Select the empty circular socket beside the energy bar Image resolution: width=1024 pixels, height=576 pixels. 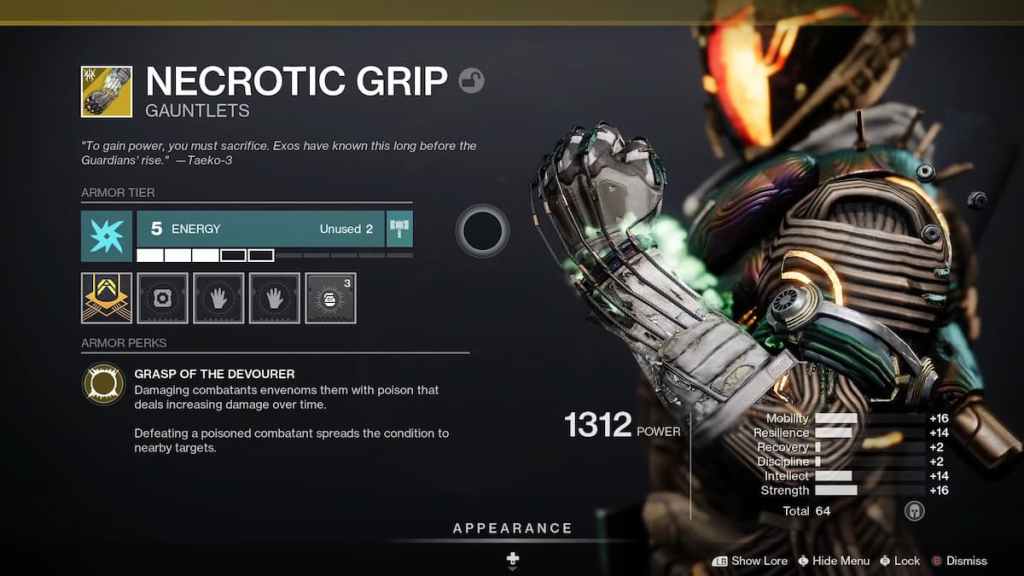click(483, 231)
